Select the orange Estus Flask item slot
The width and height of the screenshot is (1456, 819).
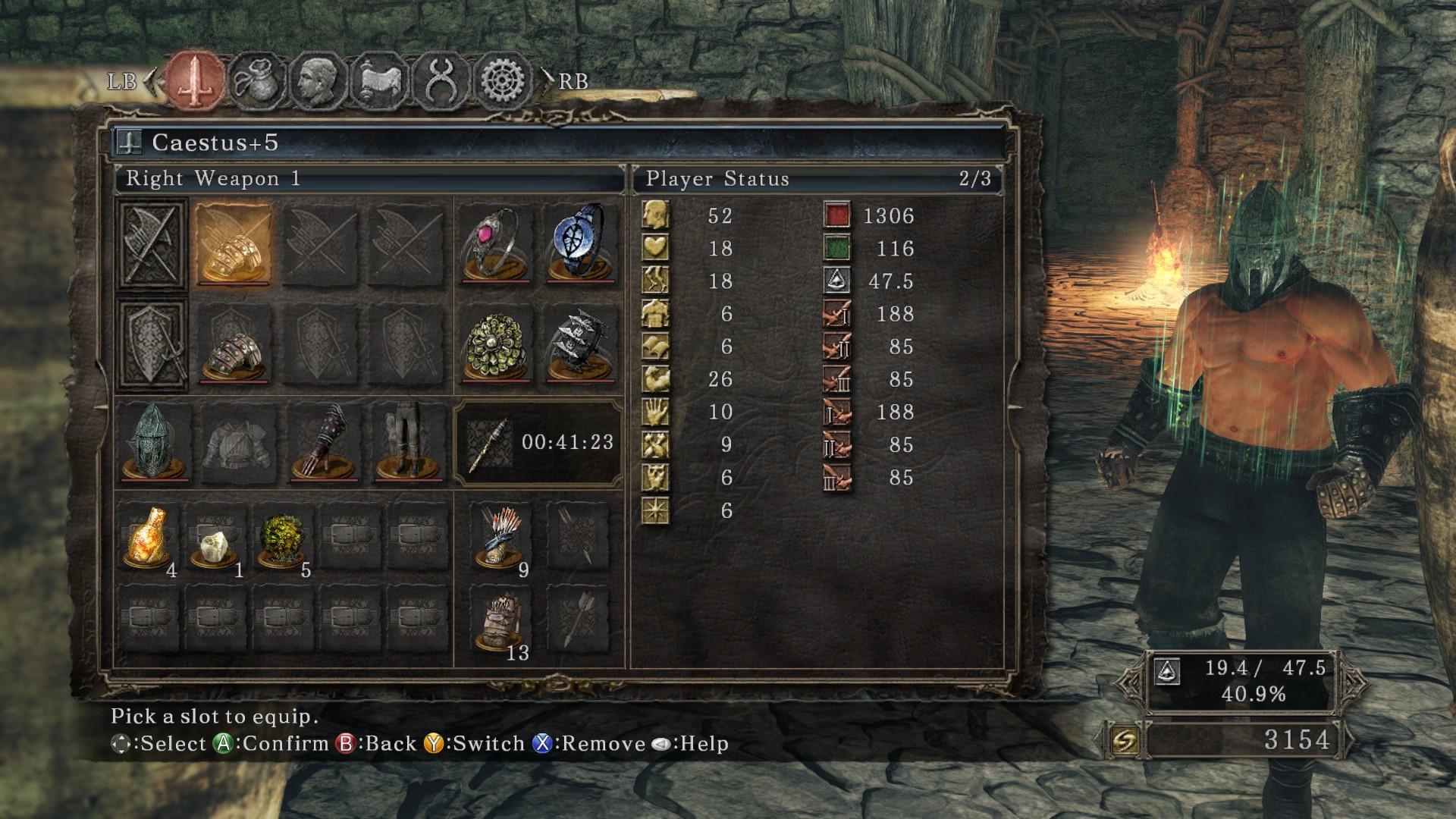[148, 537]
